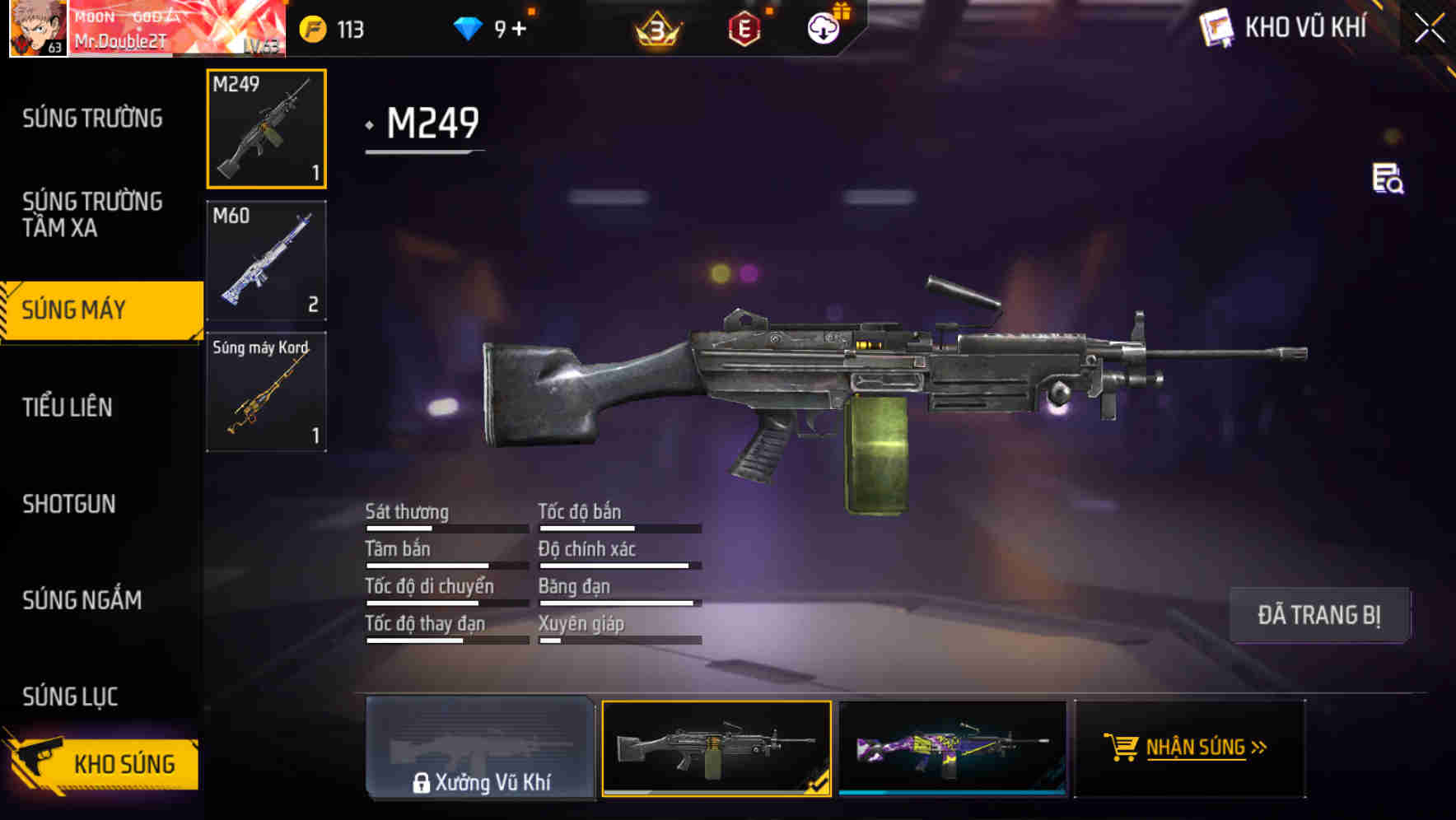1456x820 pixels.
Task: Switch to the Shotgun category
Action: click(x=69, y=504)
